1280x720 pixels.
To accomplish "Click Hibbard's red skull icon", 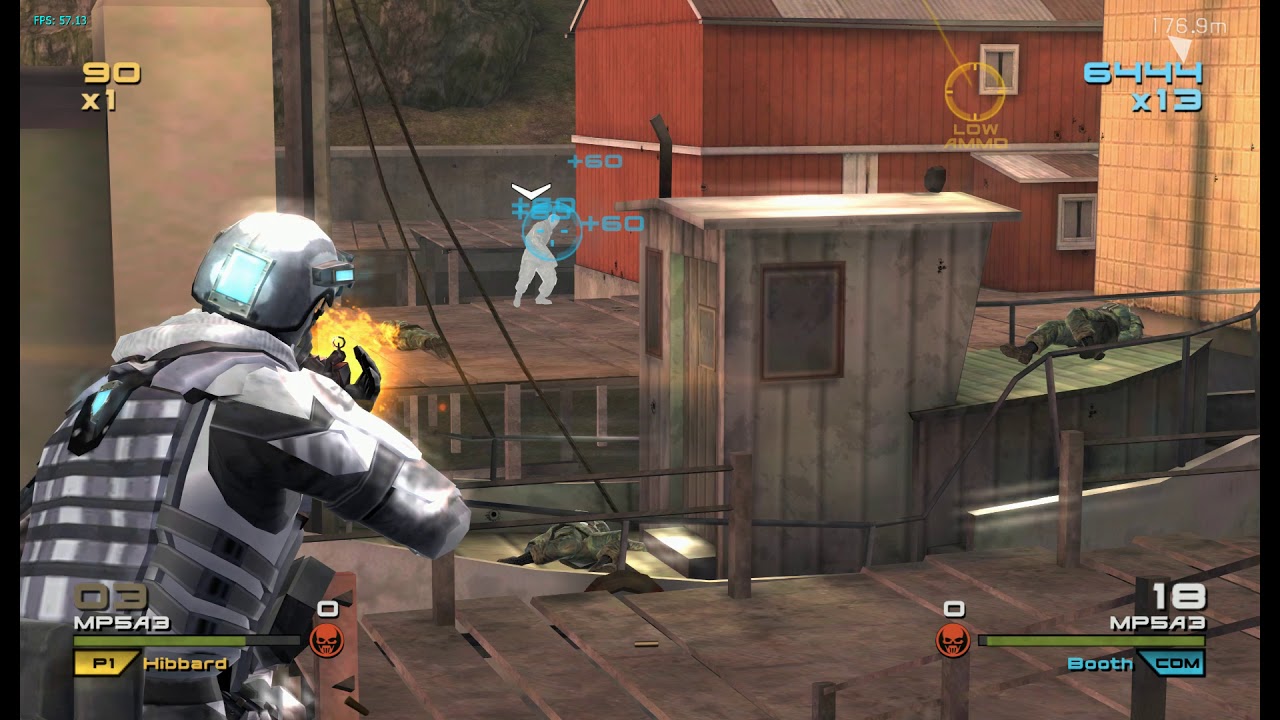I will 326,640.
